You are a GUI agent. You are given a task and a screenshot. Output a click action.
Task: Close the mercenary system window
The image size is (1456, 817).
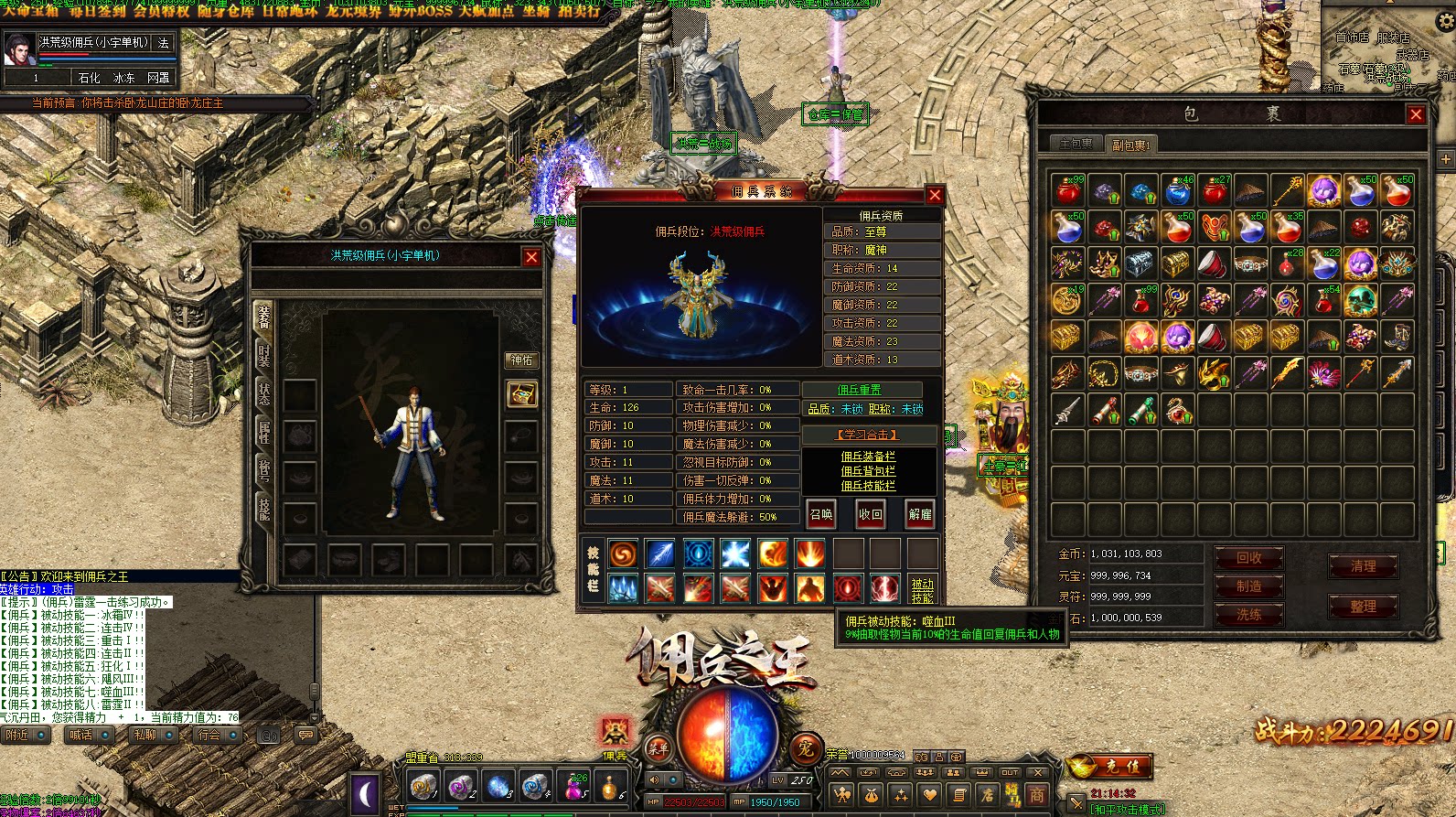pyautogui.click(x=935, y=195)
